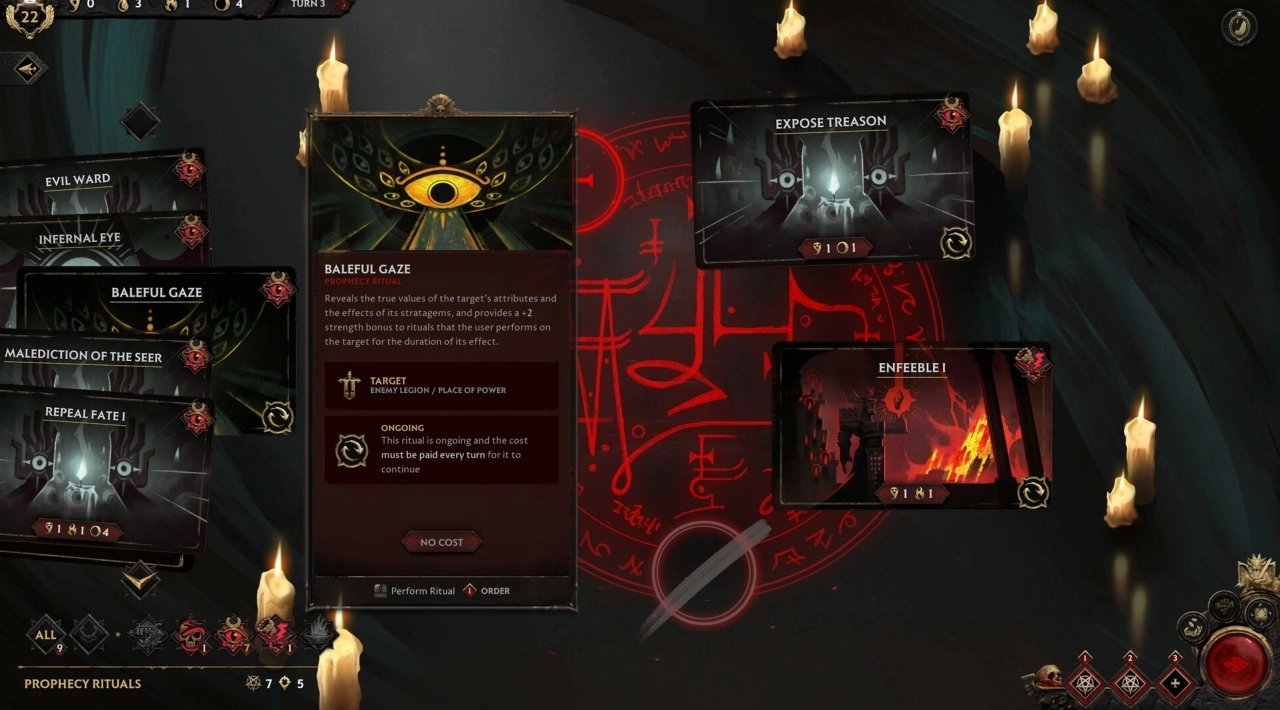Click the back arrow button at top left

click(x=29, y=68)
